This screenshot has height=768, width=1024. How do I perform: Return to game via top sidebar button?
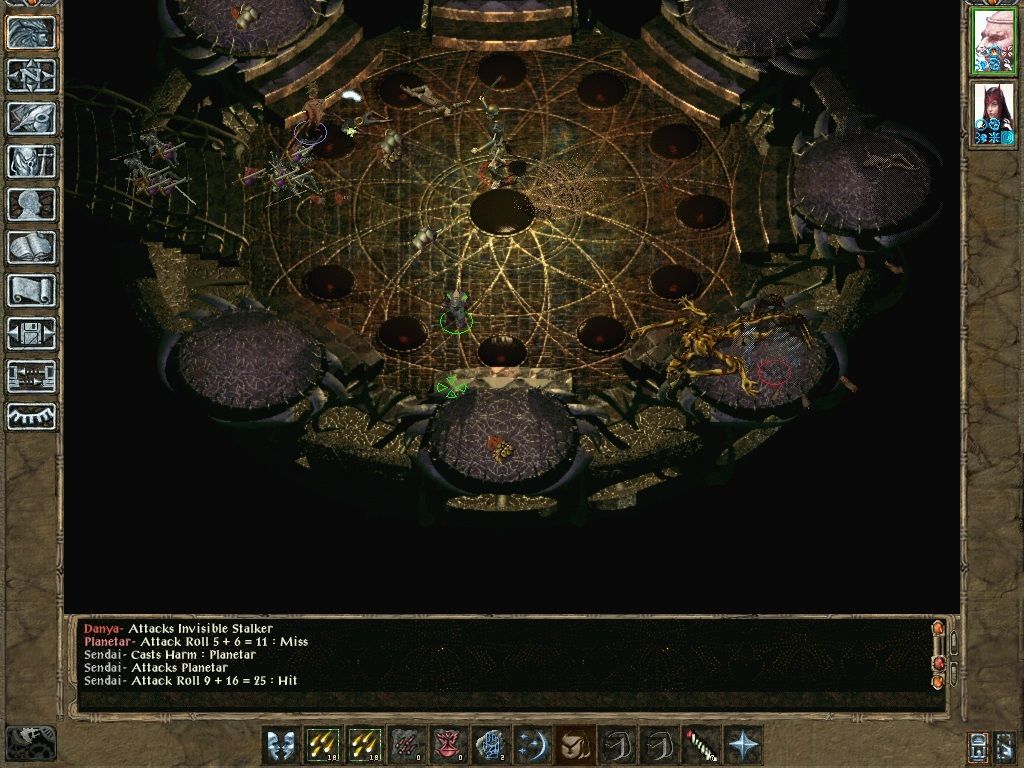pos(32,33)
